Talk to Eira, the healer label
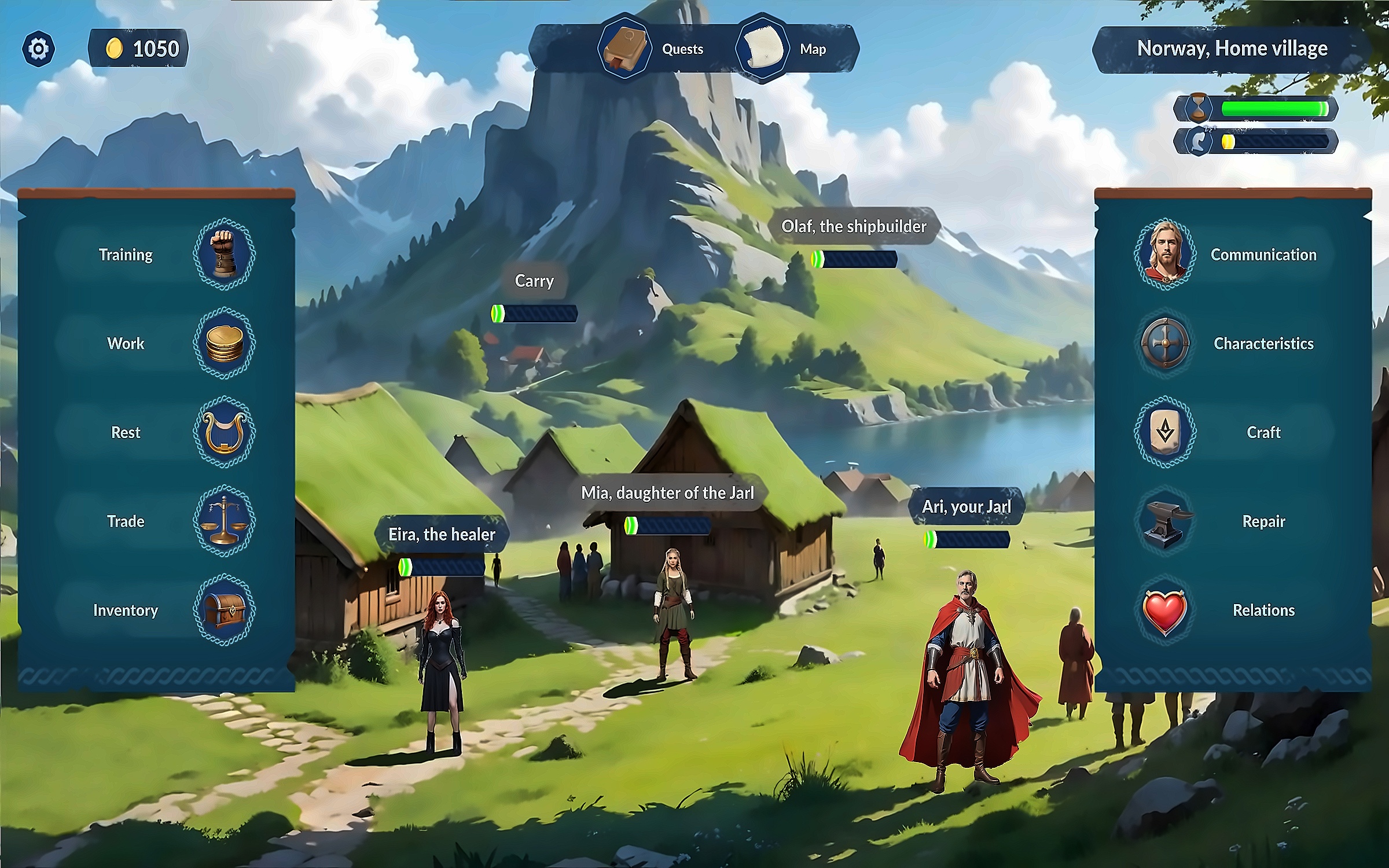Screen dimensions: 1389x868 [x=442, y=534]
